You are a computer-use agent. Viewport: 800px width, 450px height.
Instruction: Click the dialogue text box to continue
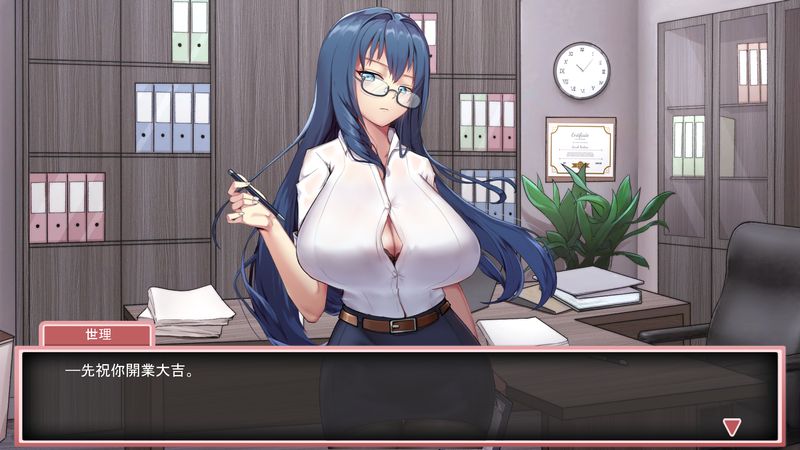click(400, 395)
